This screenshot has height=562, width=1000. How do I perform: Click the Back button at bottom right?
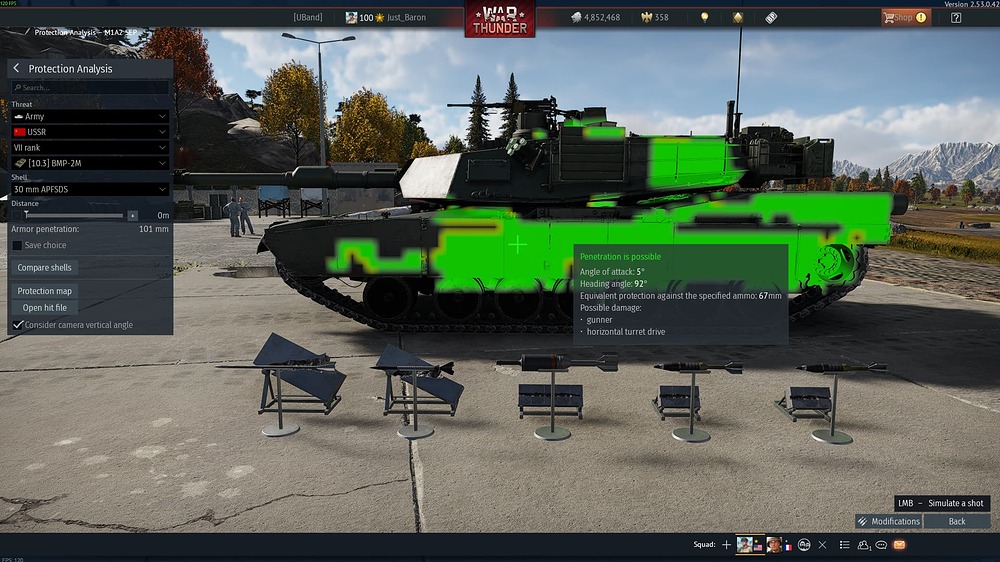[957, 521]
